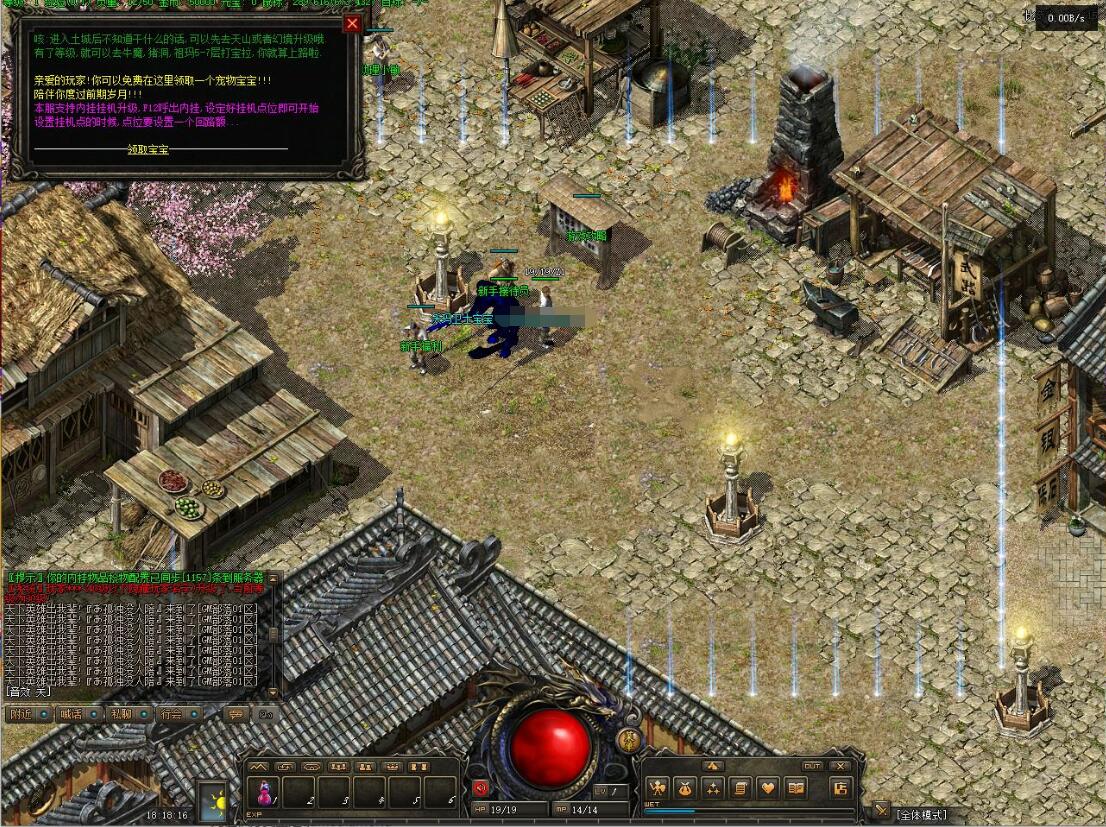This screenshot has width=1106, height=827.
Task: Open the bag inventory icon
Action: (684, 788)
